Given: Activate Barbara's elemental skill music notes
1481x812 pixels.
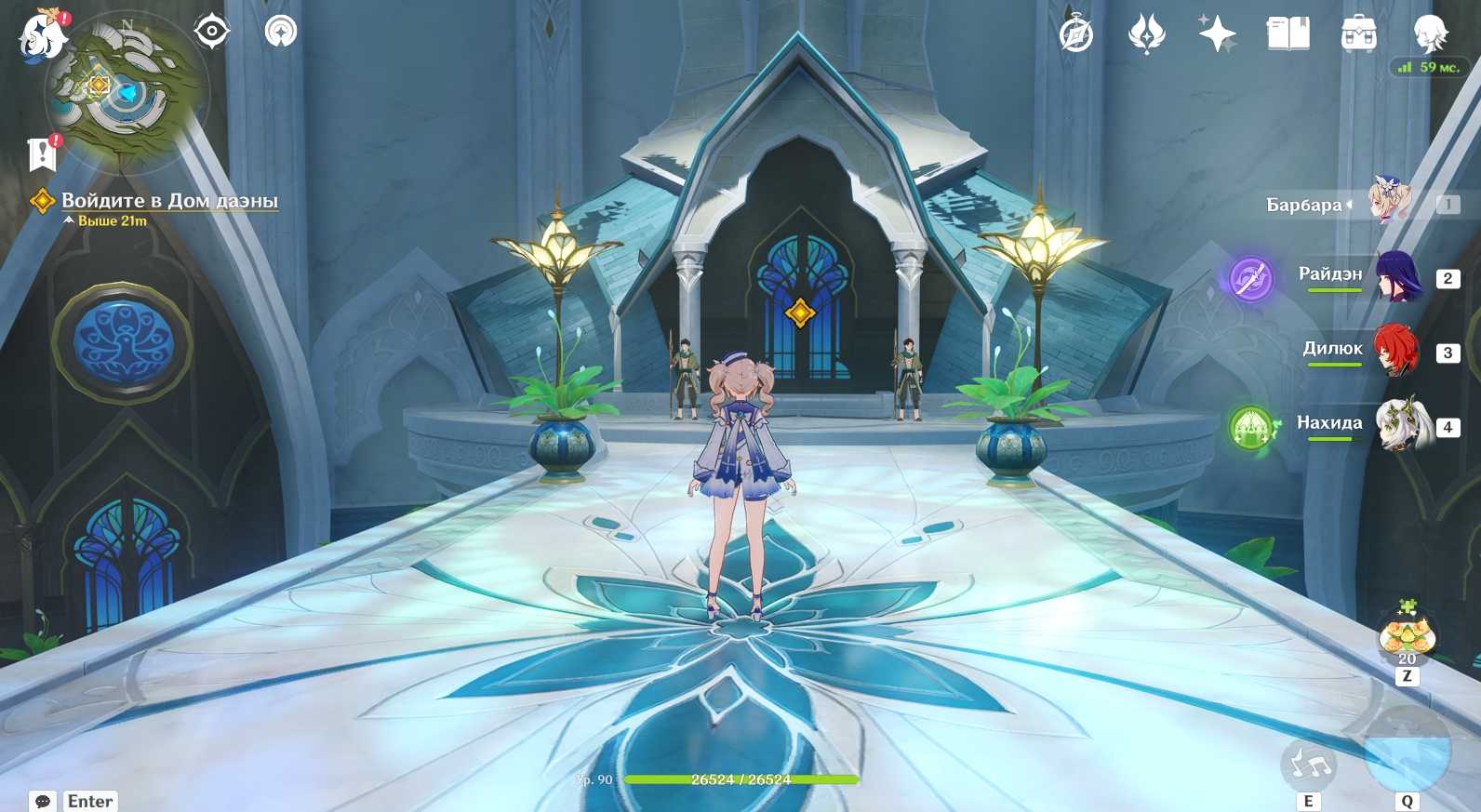Looking at the screenshot, I should (1309, 765).
